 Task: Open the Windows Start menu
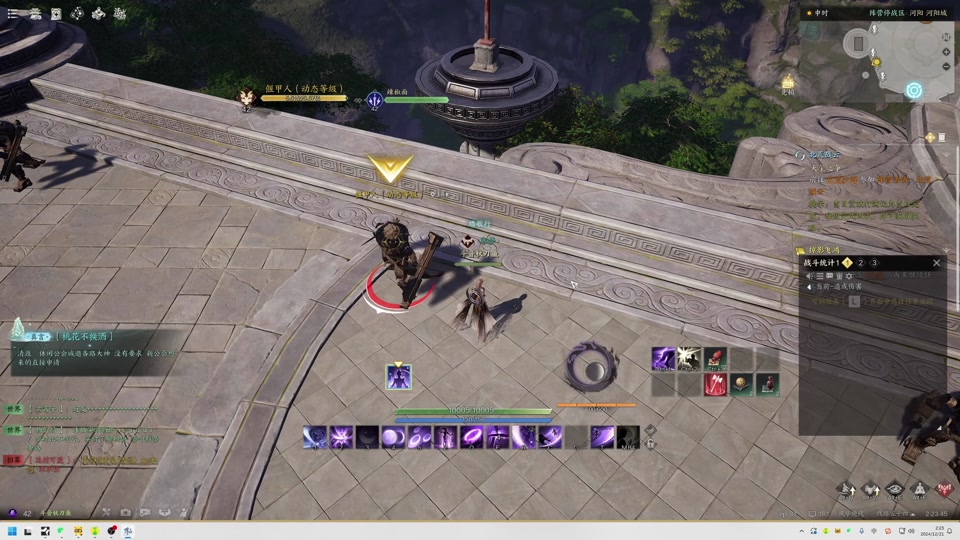[x=12, y=531]
